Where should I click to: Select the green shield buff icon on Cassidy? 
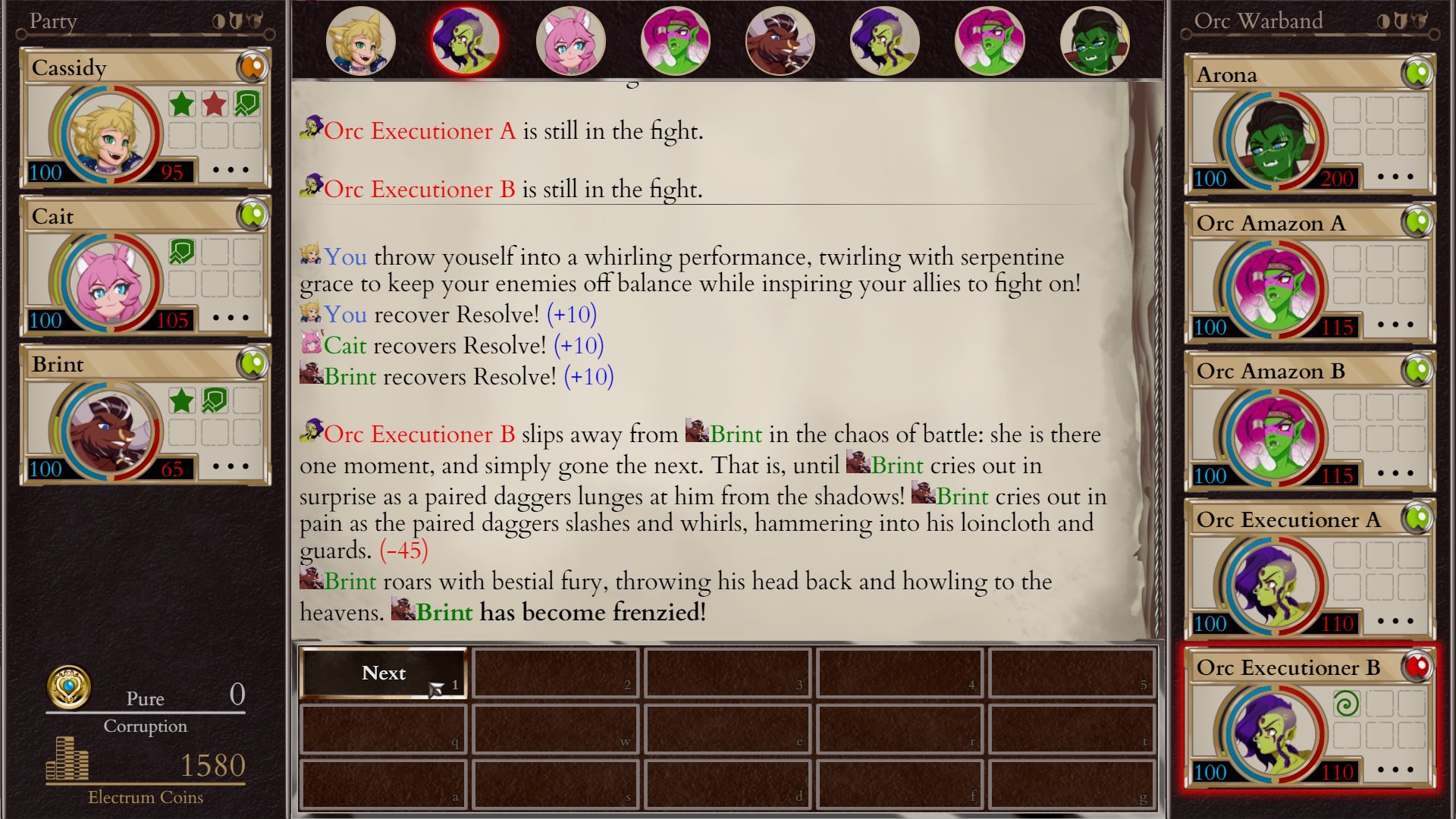[246, 103]
